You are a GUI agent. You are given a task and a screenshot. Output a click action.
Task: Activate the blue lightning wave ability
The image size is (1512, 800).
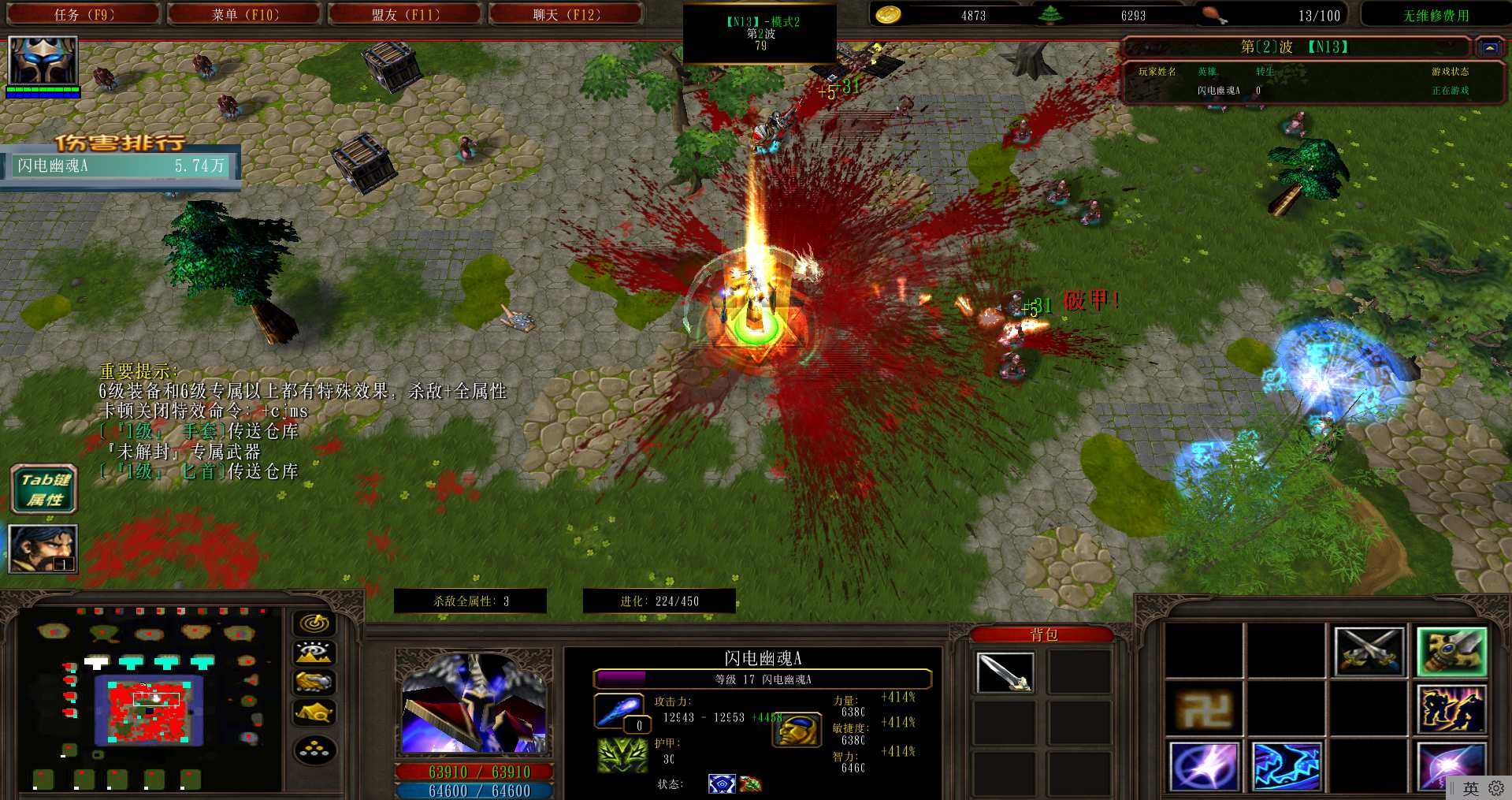click(x=1286, y=765)
